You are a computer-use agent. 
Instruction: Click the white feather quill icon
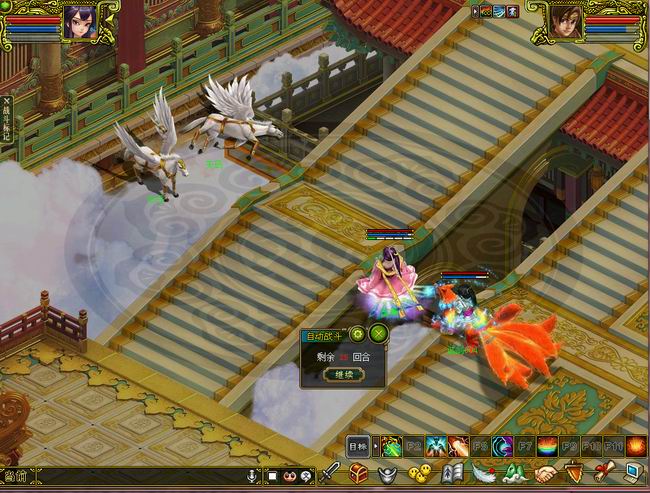[x=483, y=474]
